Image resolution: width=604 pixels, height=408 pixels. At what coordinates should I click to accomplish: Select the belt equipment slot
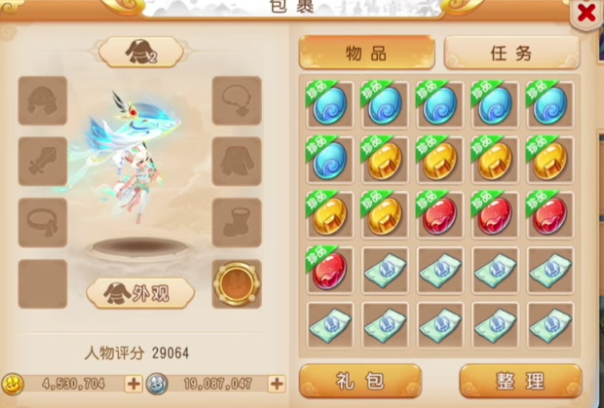click(43, 222)
